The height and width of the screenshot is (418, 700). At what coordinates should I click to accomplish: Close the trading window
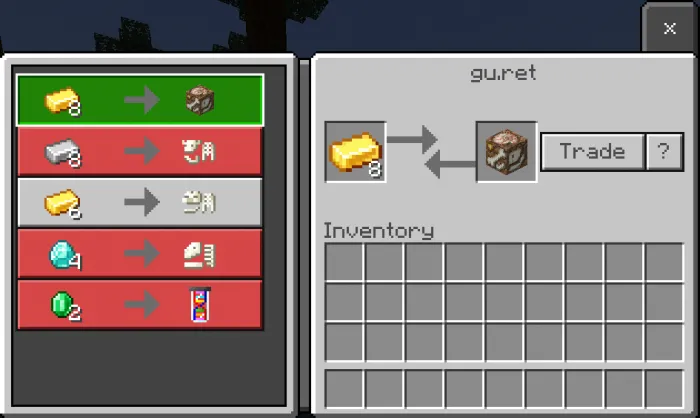[669, 28]
